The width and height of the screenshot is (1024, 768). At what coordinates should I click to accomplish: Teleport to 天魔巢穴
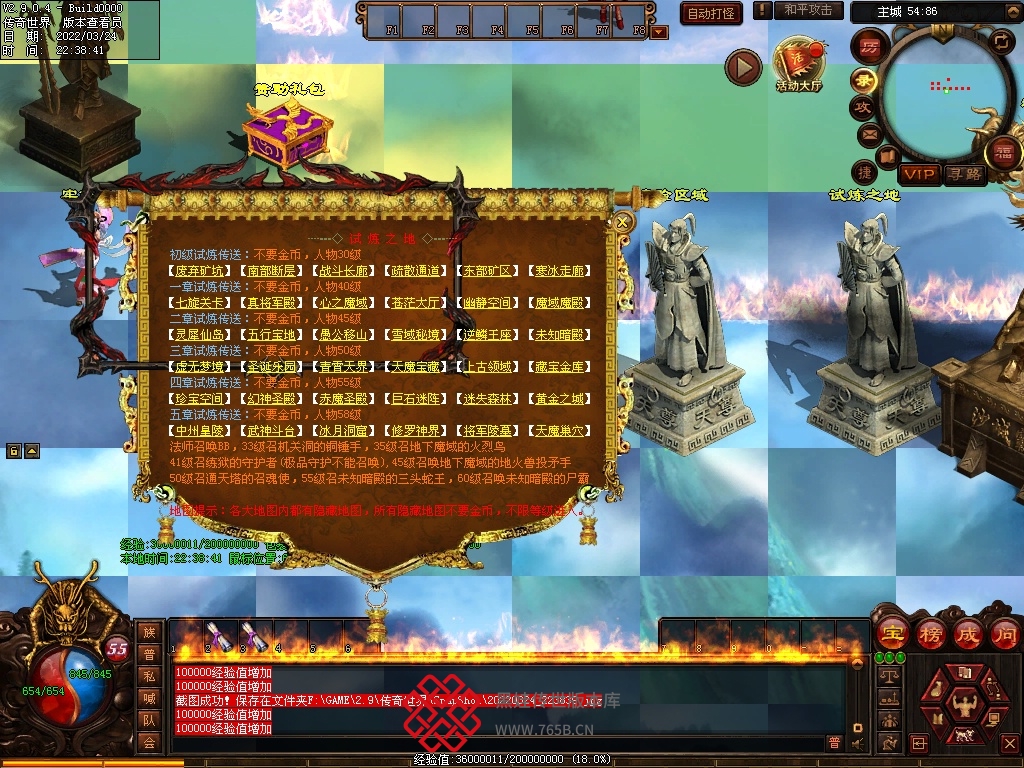click(561, 430)
